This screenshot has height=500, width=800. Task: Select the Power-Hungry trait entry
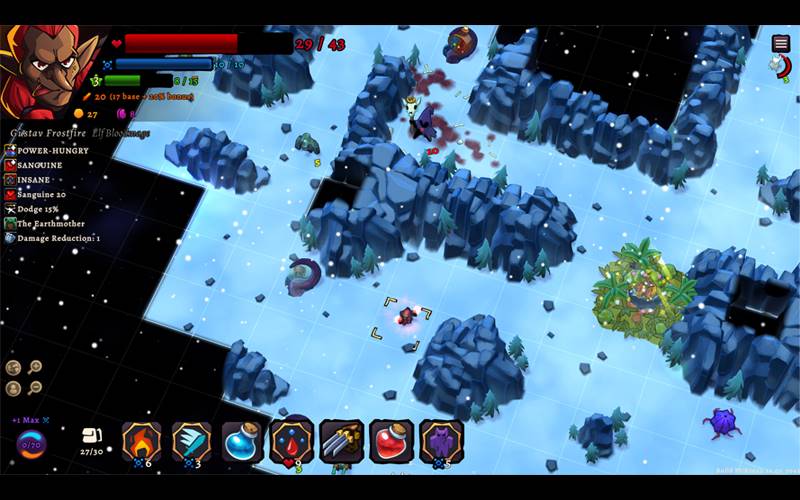click(52, 150)
